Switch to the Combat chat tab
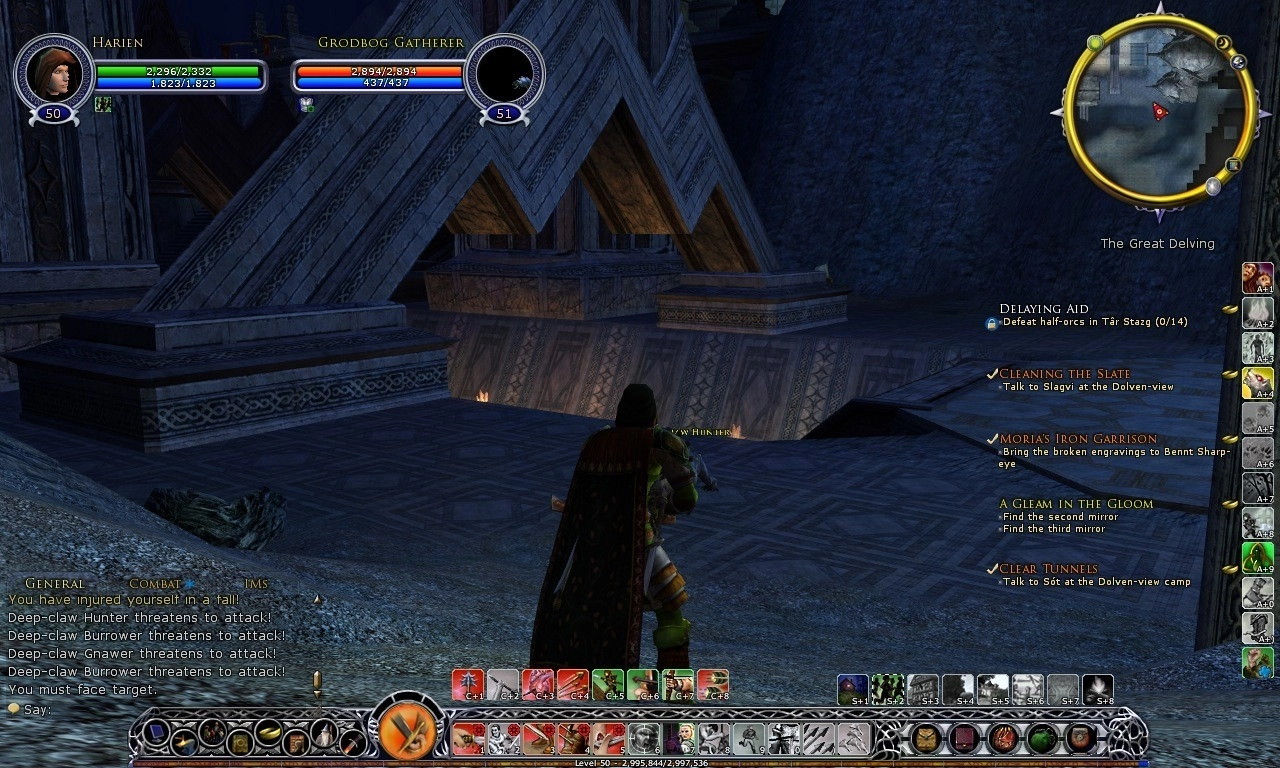The image size is (1280, 768). pos(155,584)
